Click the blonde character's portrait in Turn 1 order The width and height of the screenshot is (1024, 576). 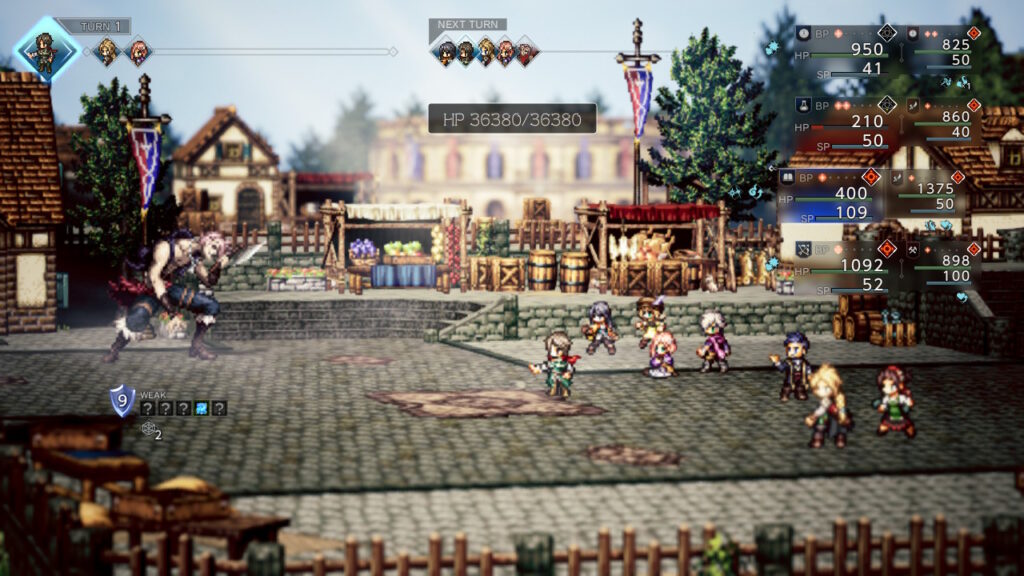106,50
